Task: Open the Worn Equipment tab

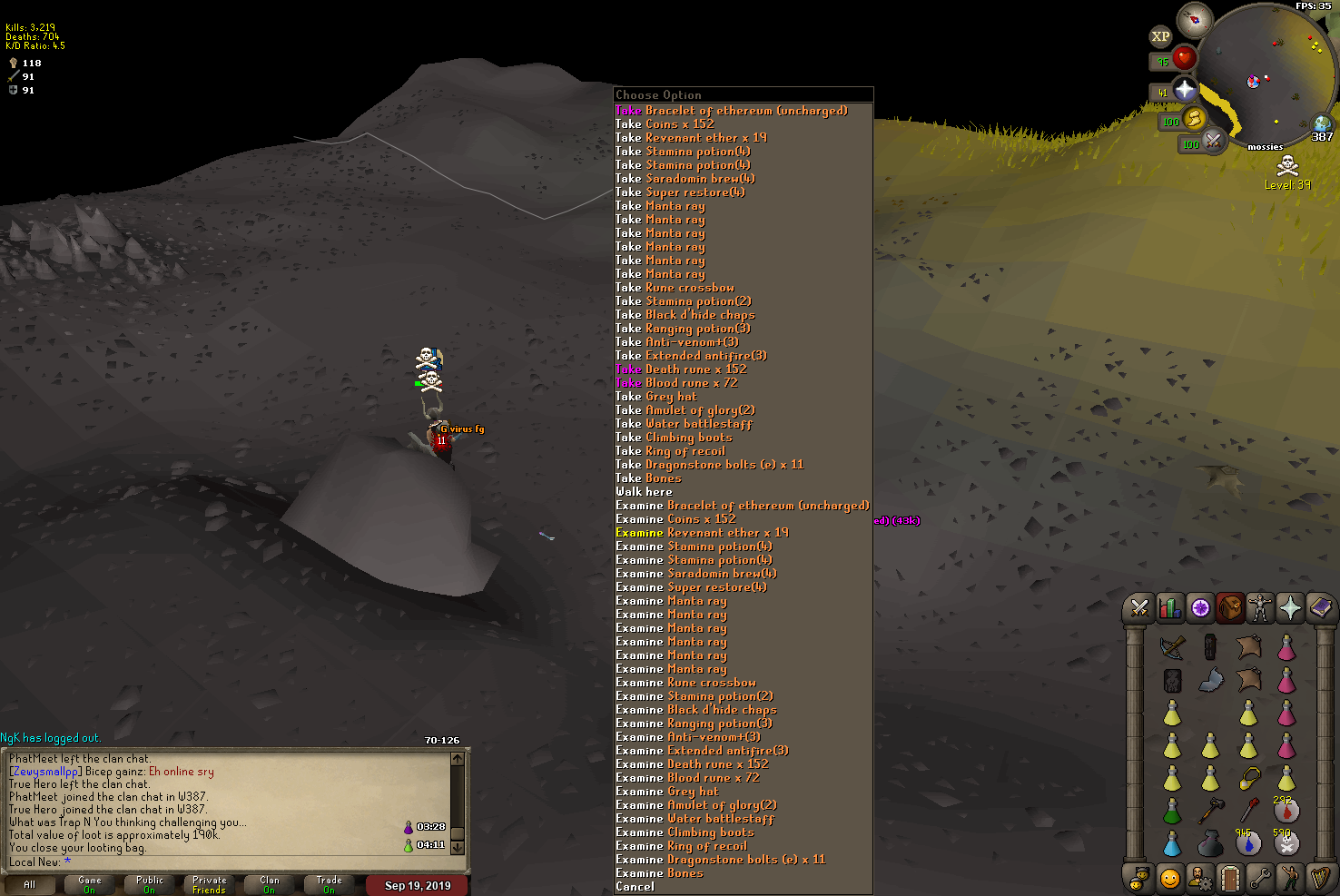Action: coord(1260,608)
